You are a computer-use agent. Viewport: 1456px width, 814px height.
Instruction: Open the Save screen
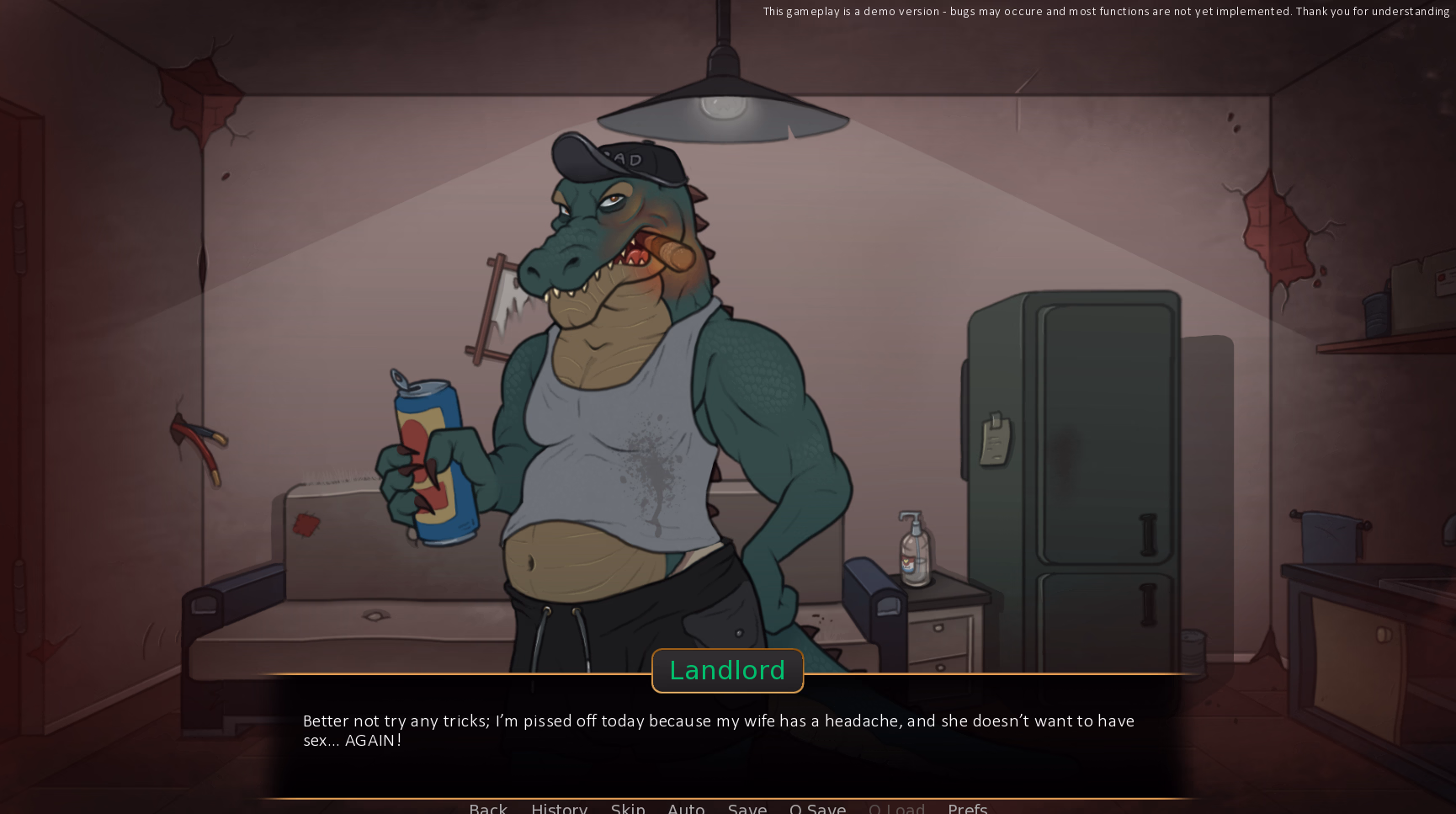[x=747, y=807]
